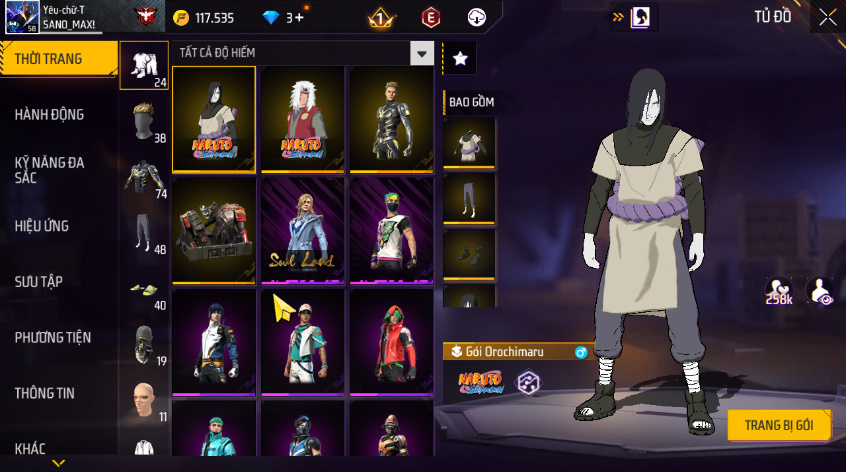846x472 pixels.
Task: Select the Orochimaru Naruto outfit thumbnail
Action: 214,119
